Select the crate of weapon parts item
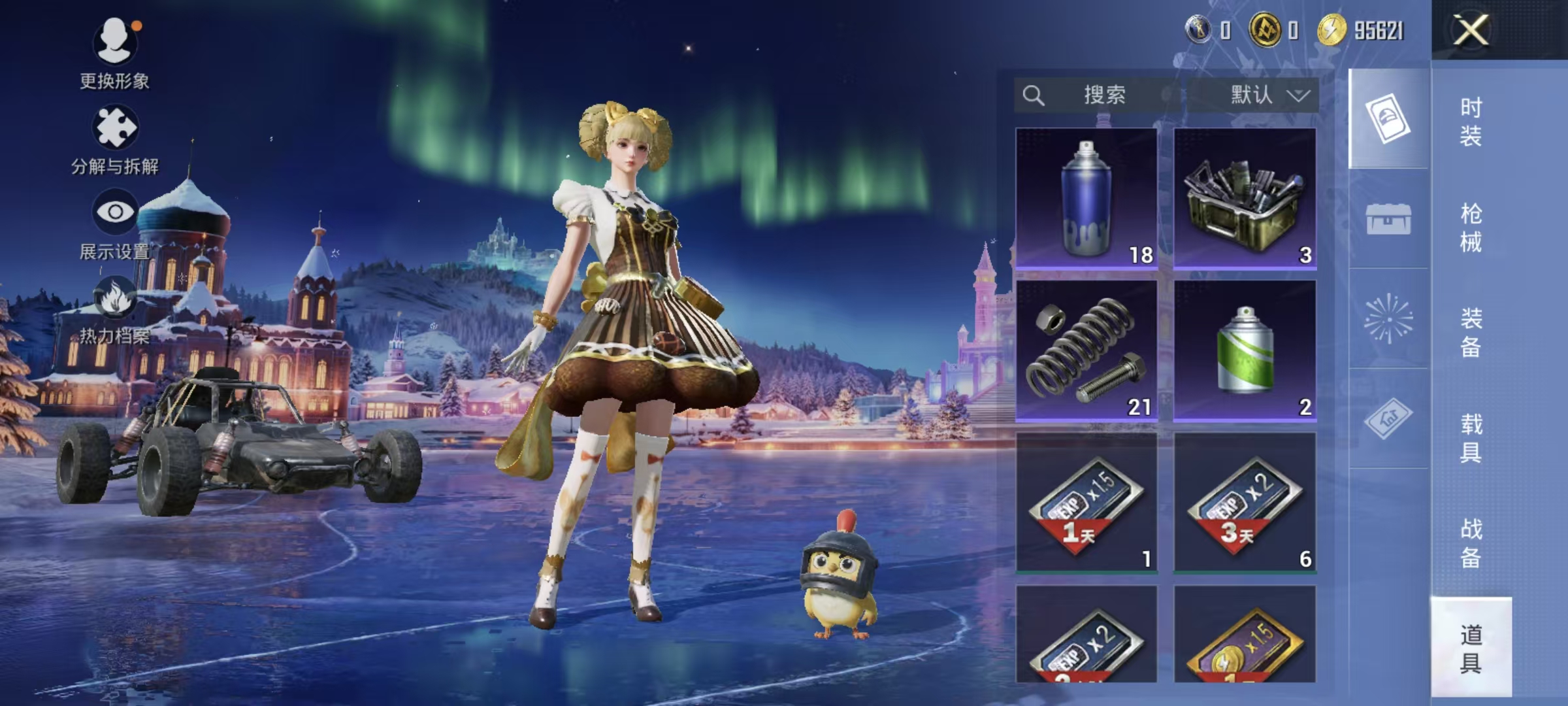The image size is (1568, 706). 1245,197
